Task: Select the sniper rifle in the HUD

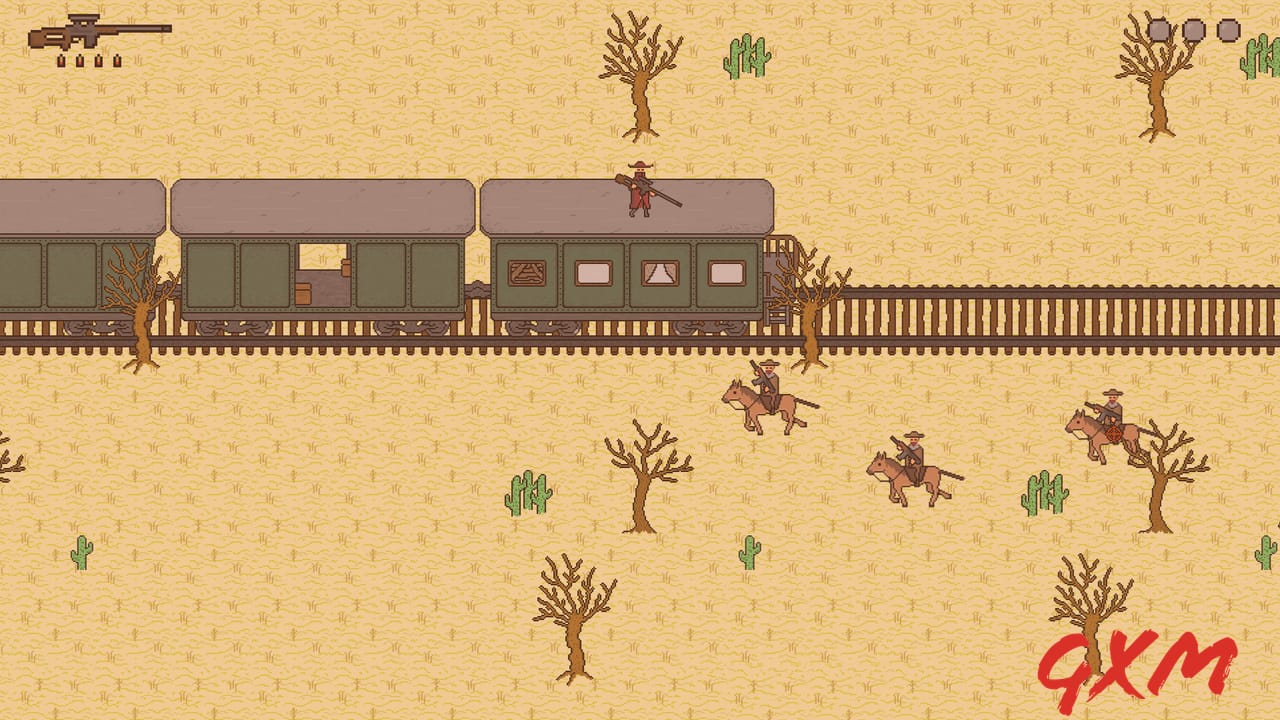Action: click(100, 33)
